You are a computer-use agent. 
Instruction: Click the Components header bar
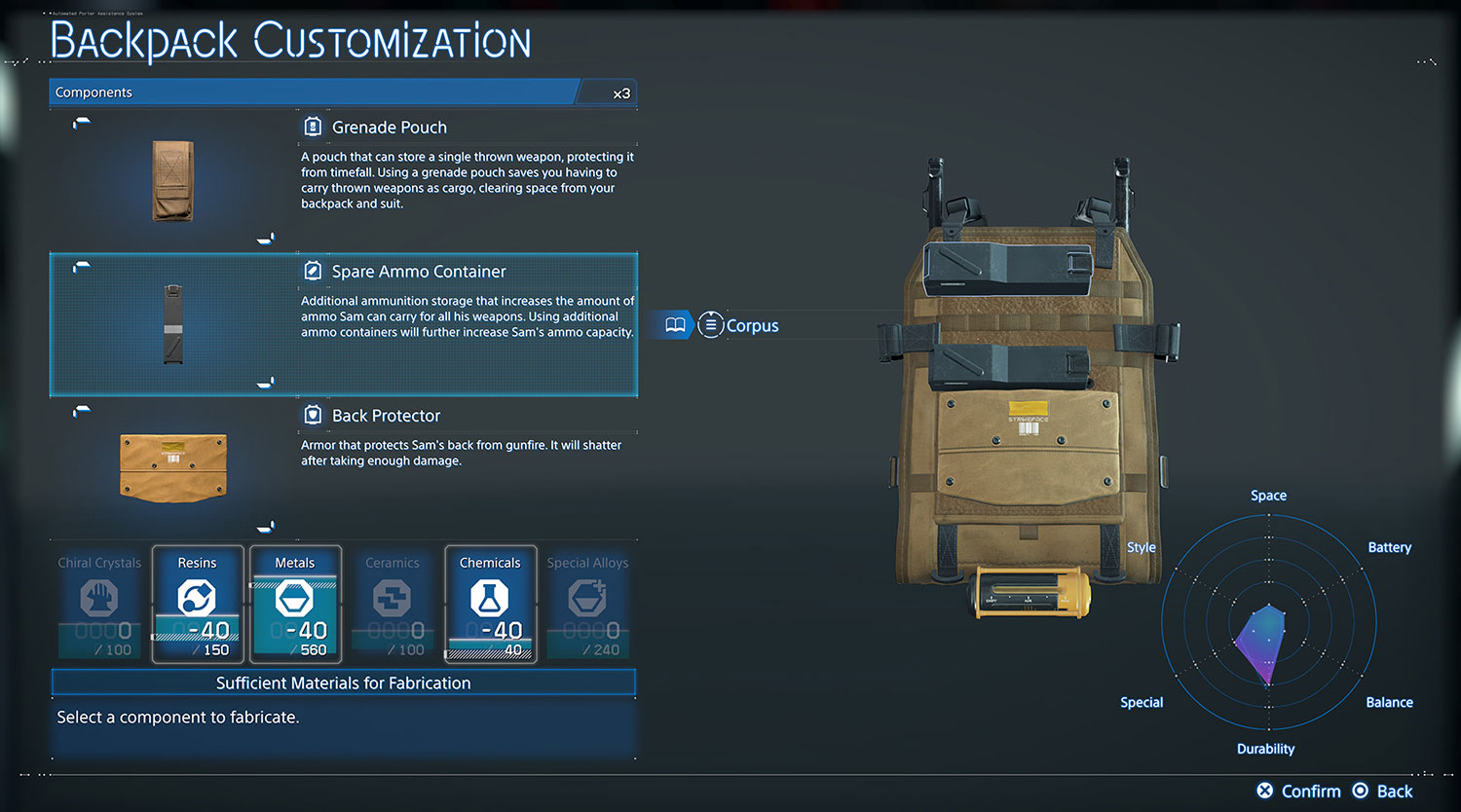(x=312, y=92)
